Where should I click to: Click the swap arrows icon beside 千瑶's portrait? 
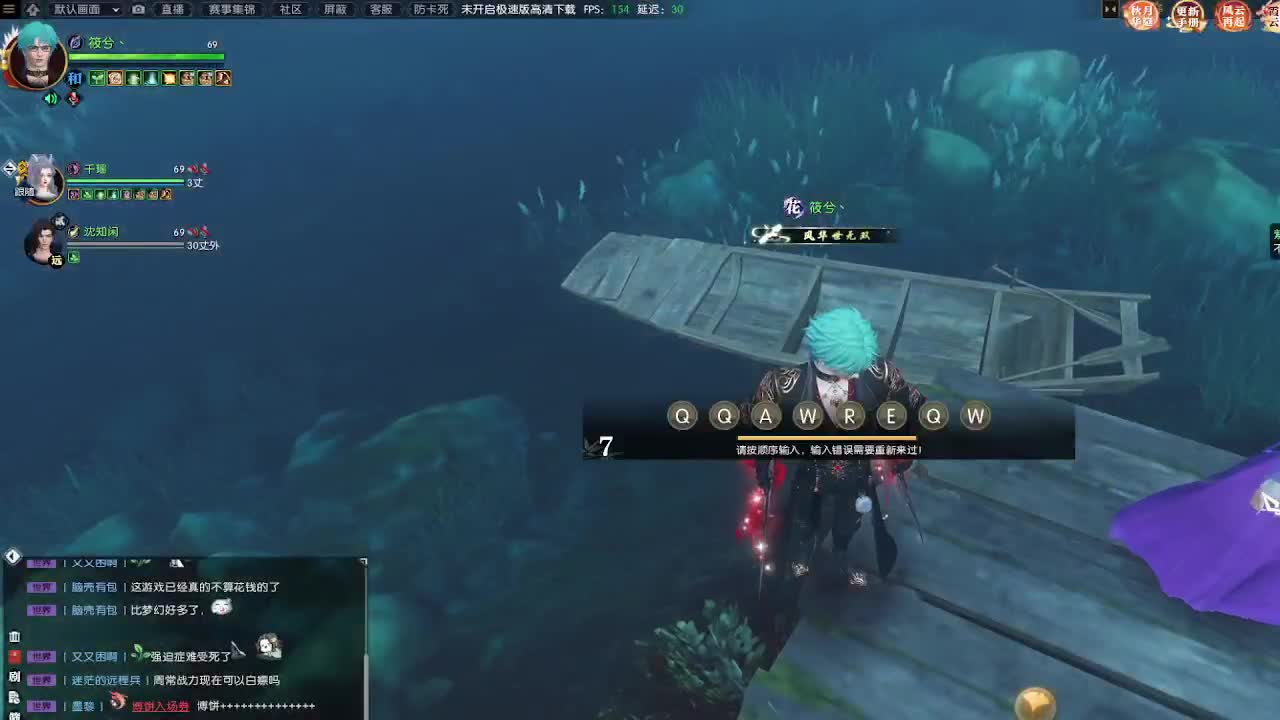10,170
